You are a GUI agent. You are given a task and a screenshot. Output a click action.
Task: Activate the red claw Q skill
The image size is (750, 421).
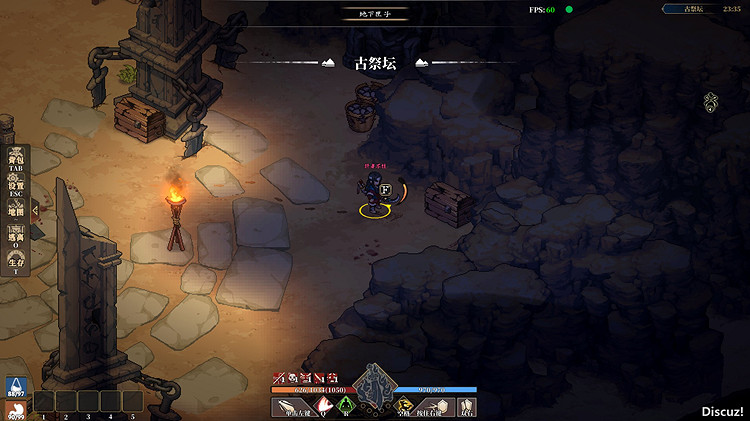pyautogui.click(x=324, y=406)
